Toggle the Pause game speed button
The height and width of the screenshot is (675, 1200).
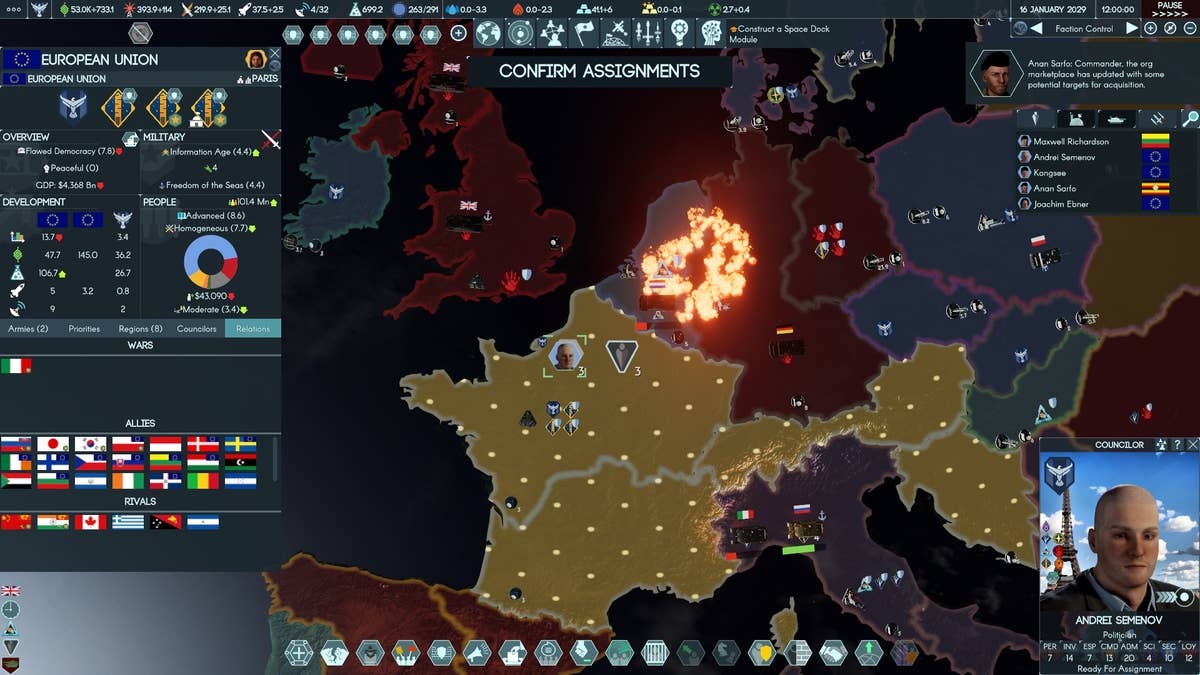pyautogui.click(x=1170, y=9)
